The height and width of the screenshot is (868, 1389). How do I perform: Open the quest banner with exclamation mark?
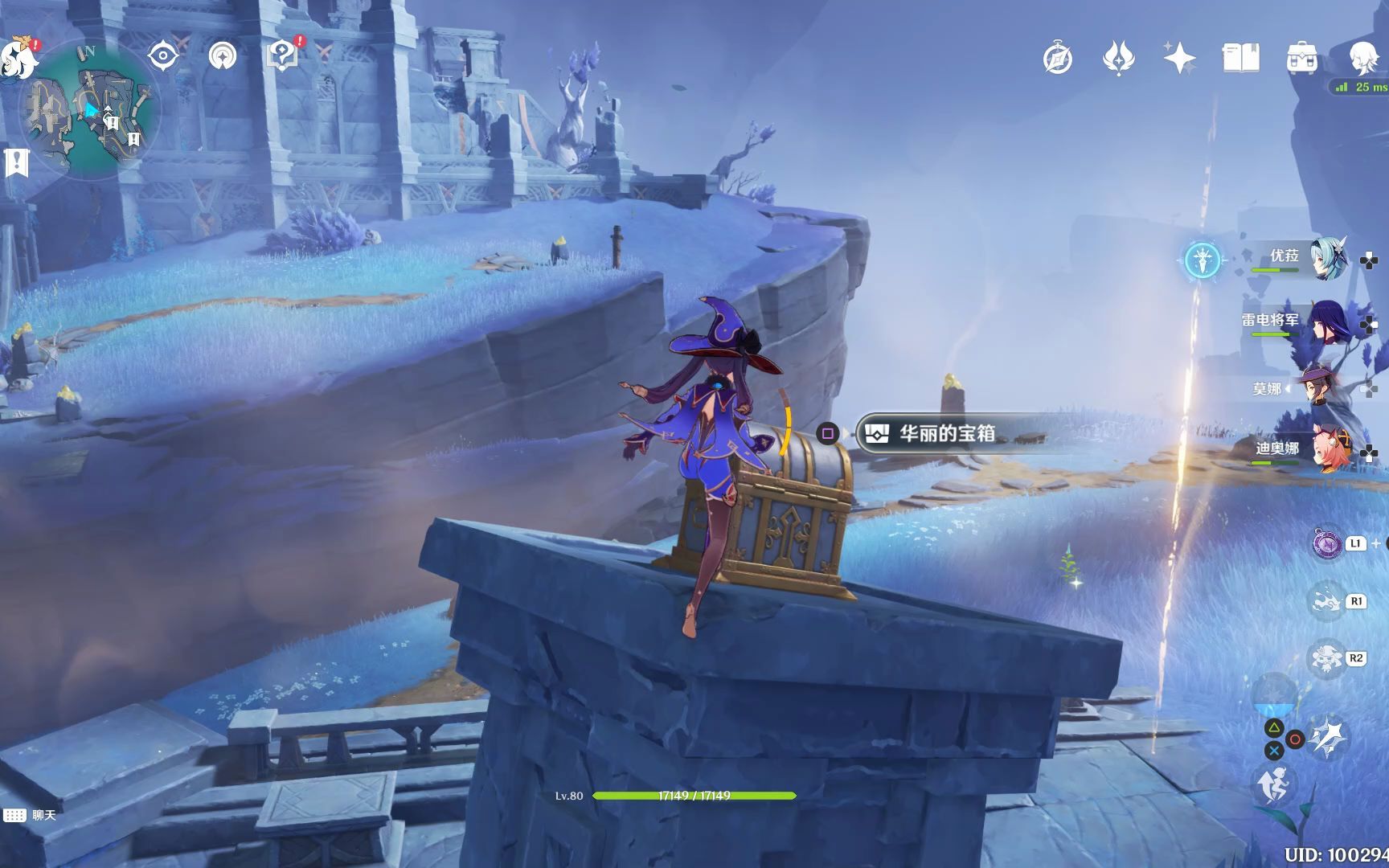tap(16, 162)
